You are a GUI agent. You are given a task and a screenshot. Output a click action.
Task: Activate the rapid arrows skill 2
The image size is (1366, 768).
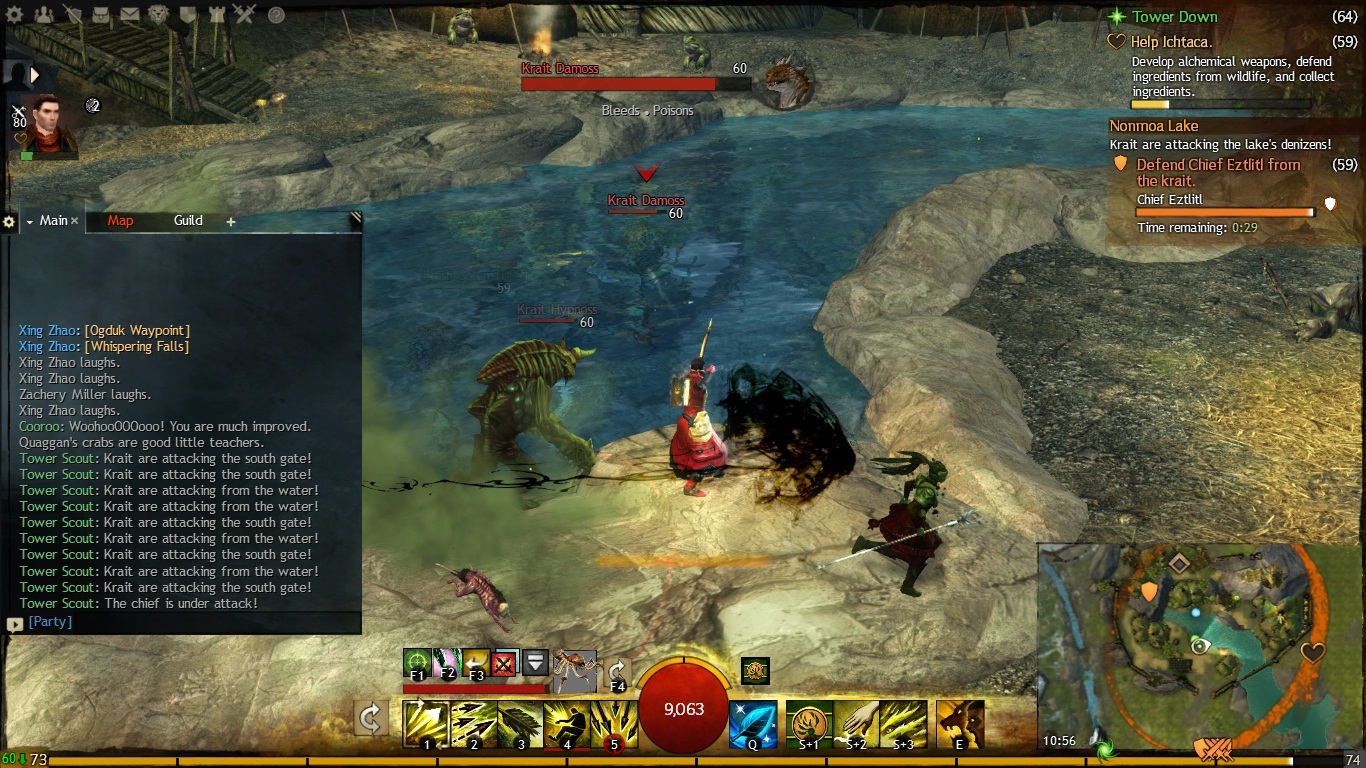(x=473, y=724)
